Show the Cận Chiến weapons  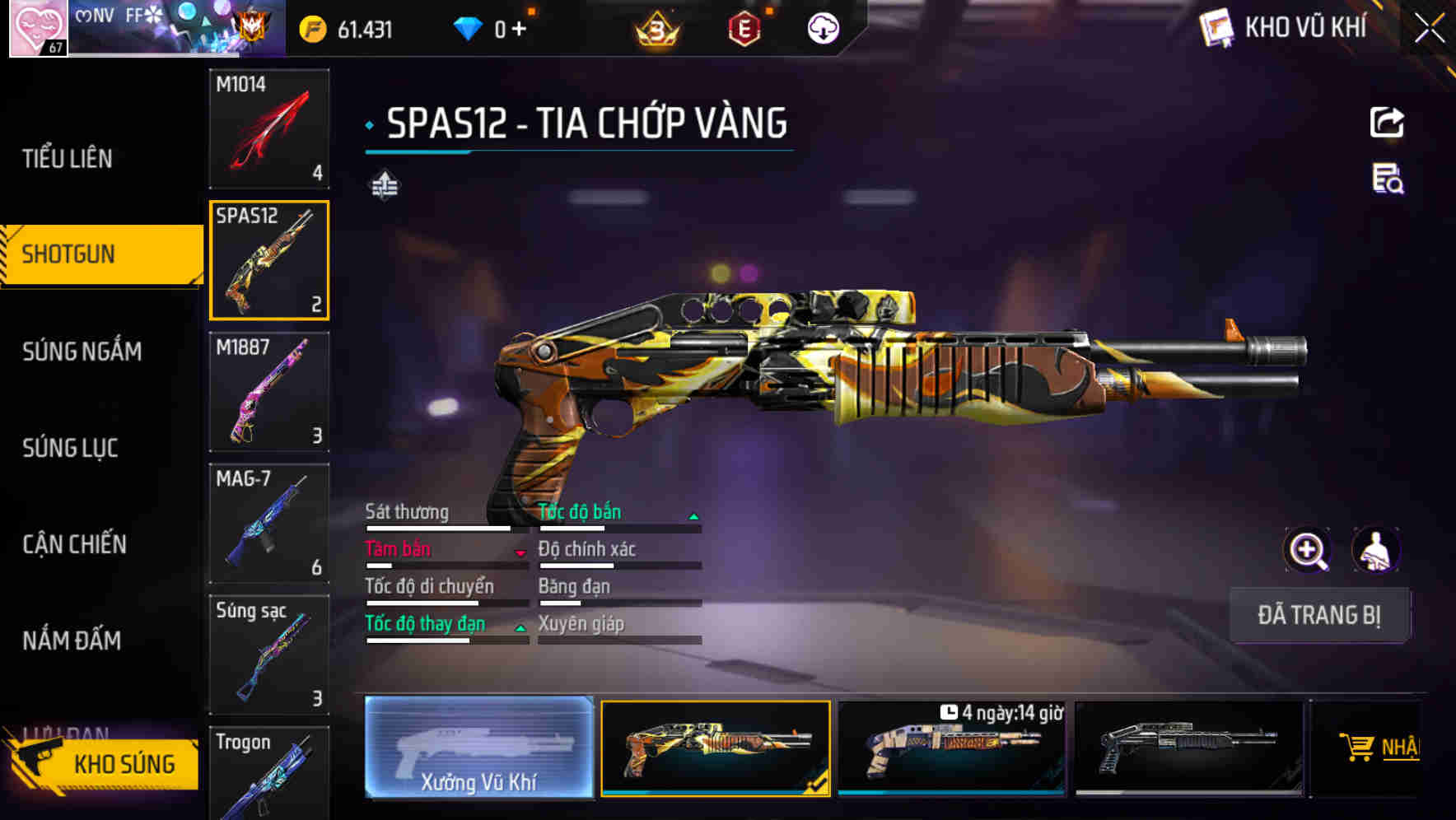74,544
